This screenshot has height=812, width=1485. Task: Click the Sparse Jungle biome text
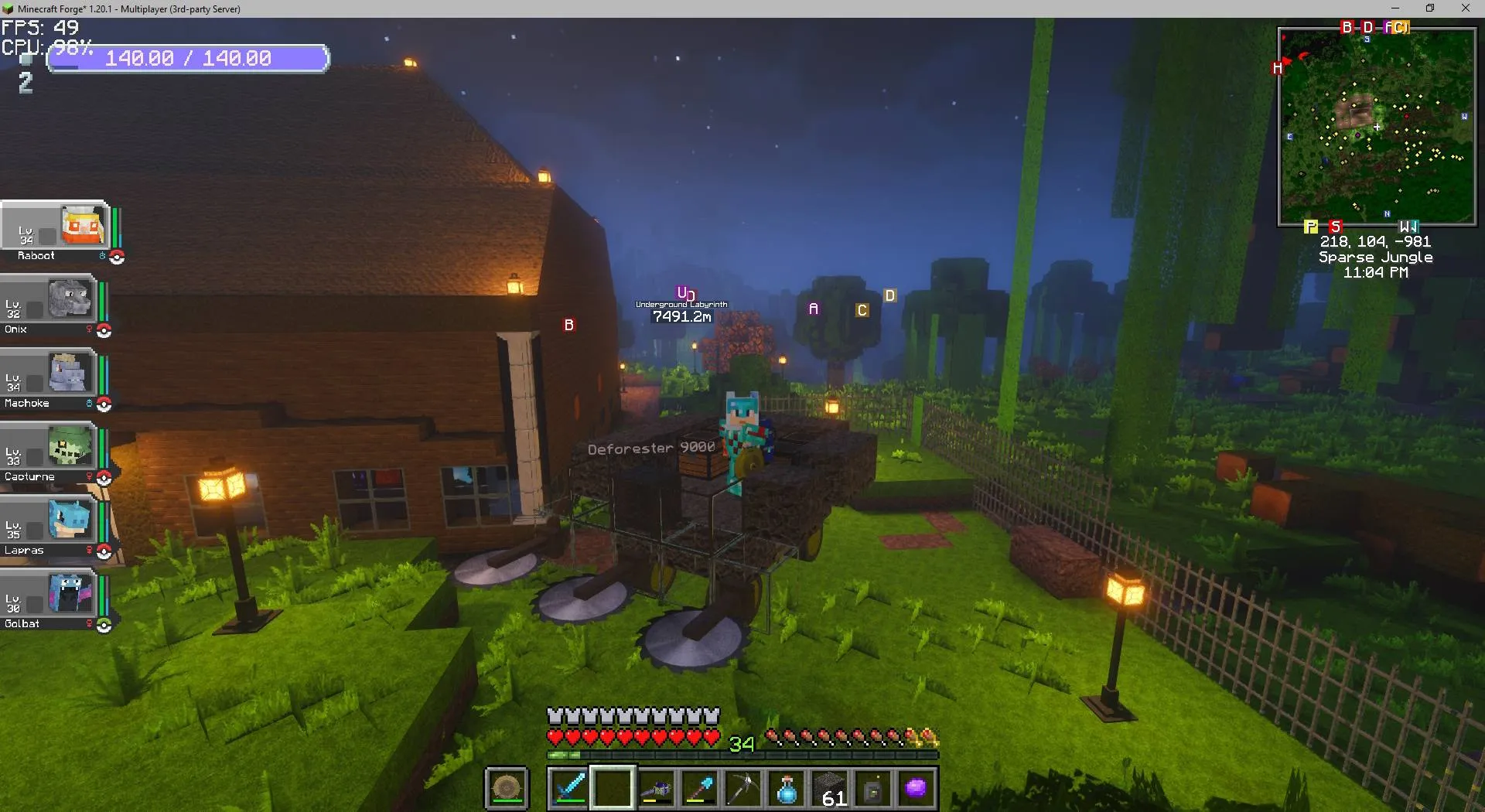[x=1375, y=258]
